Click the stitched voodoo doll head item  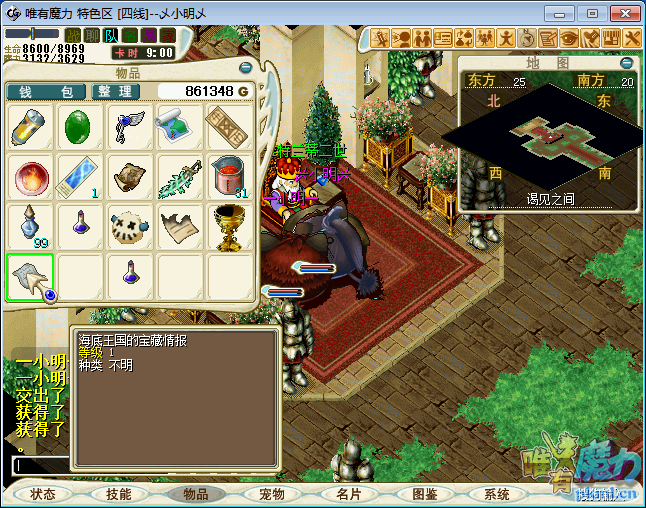(131, 227)
